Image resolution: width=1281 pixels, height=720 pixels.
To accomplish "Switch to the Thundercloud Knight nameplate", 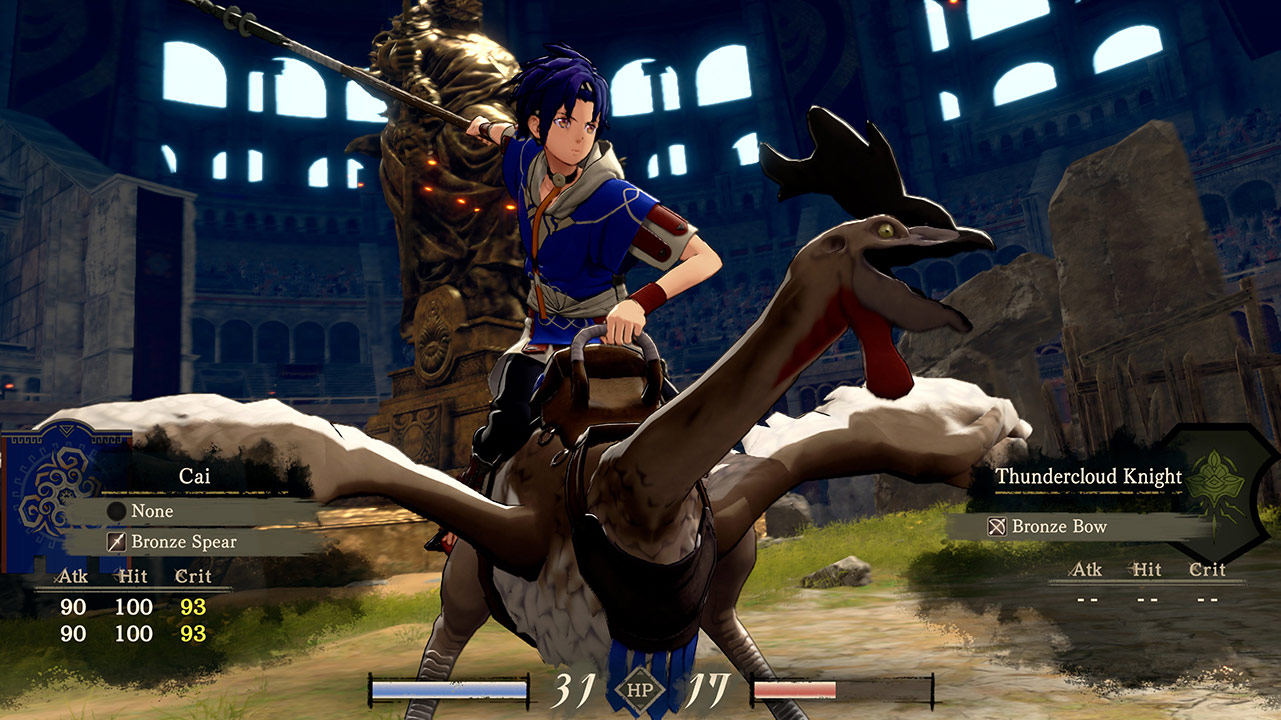I will (x=1088, y=477).
